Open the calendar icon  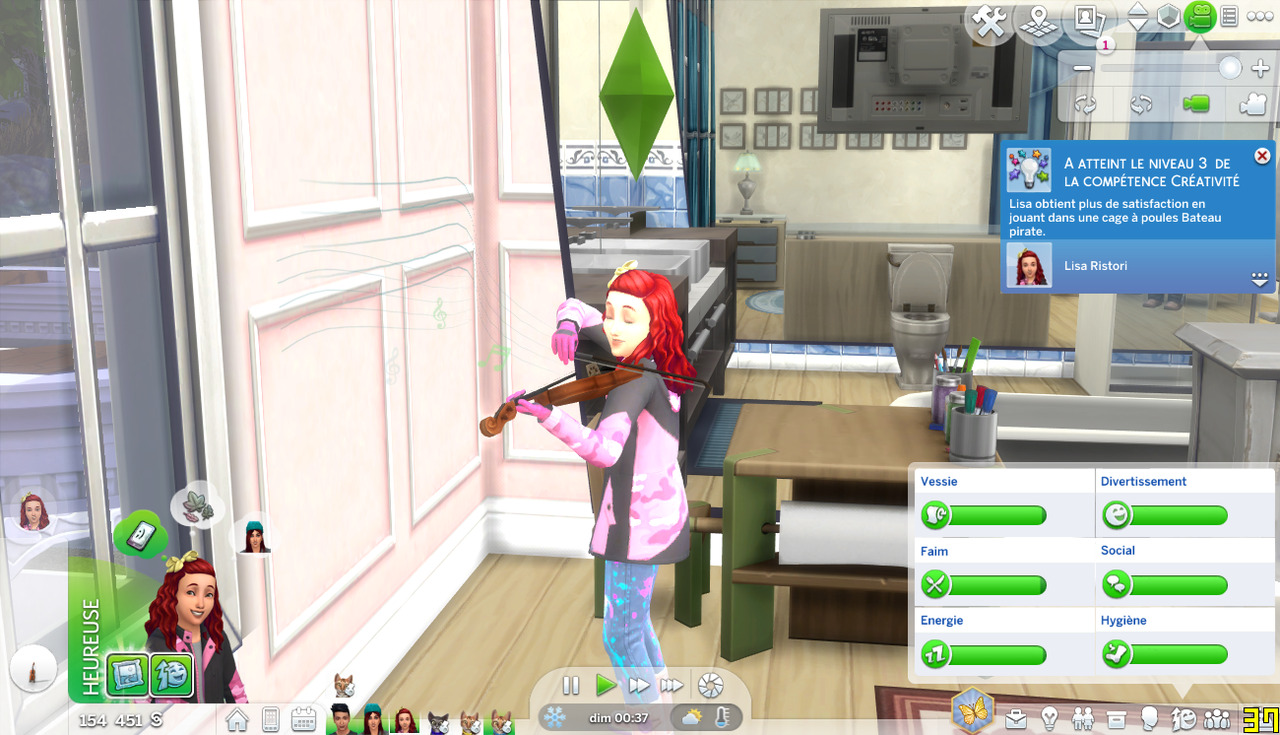[304, 719]
